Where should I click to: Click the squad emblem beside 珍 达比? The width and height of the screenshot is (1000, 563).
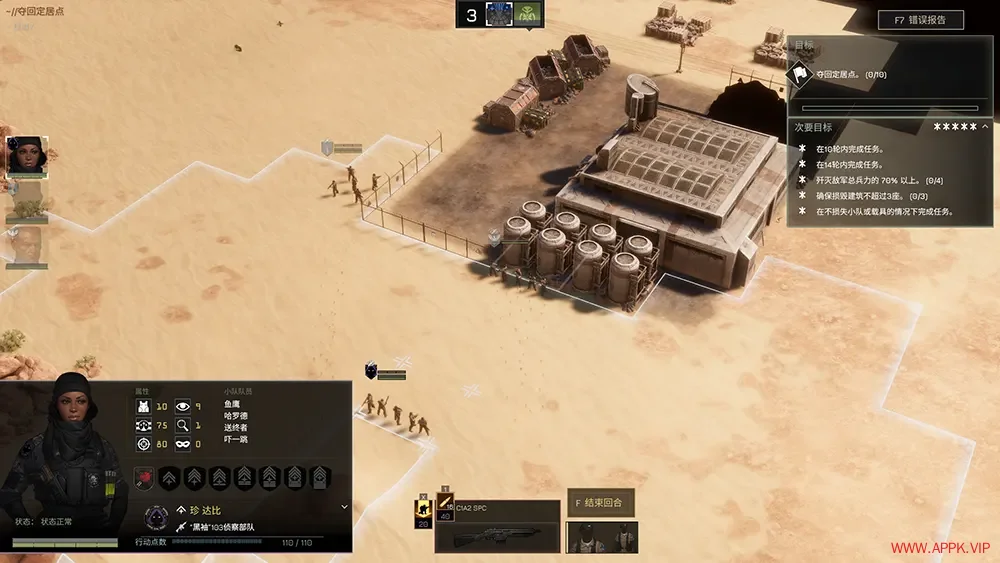[x=155, y=517]
